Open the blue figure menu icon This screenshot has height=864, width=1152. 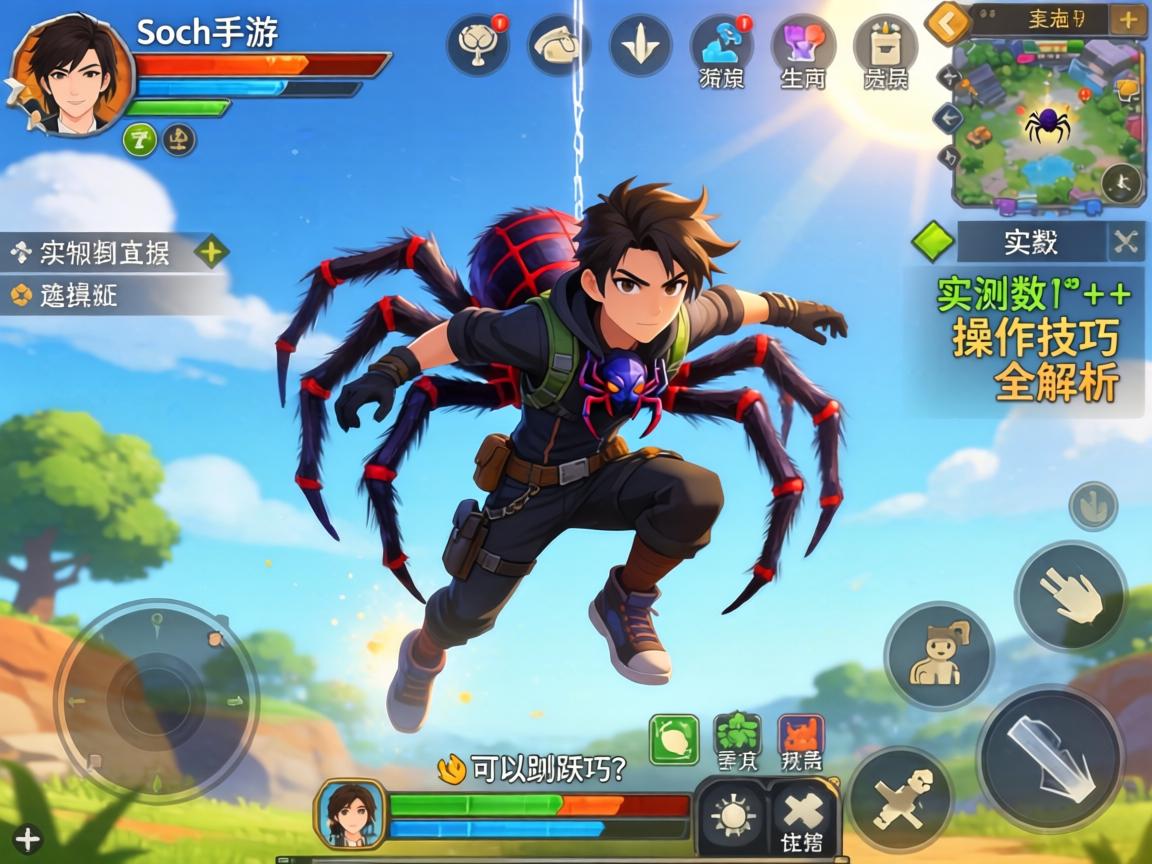pos(721,45)
